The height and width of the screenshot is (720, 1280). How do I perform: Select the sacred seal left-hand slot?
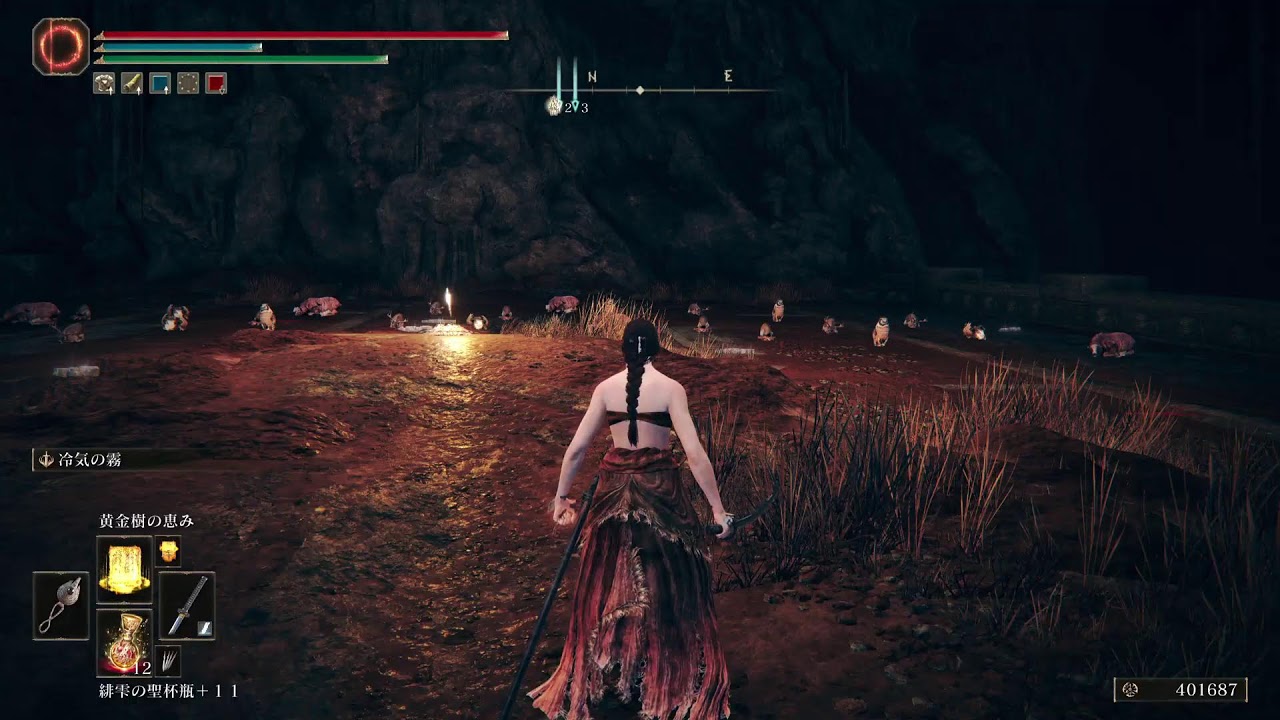pos(61,606)
